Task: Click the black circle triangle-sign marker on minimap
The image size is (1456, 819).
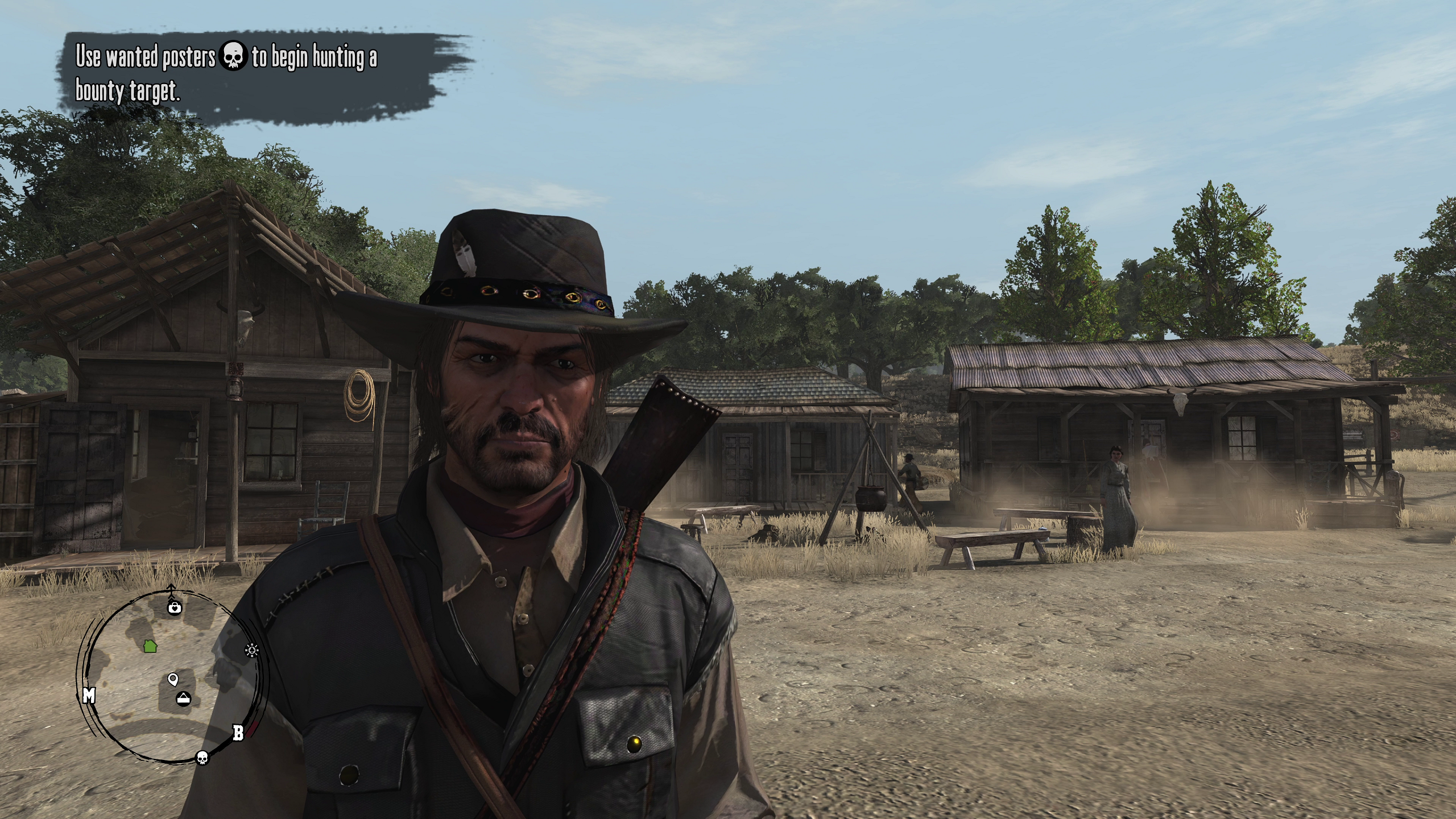Action: click(184, 698)
